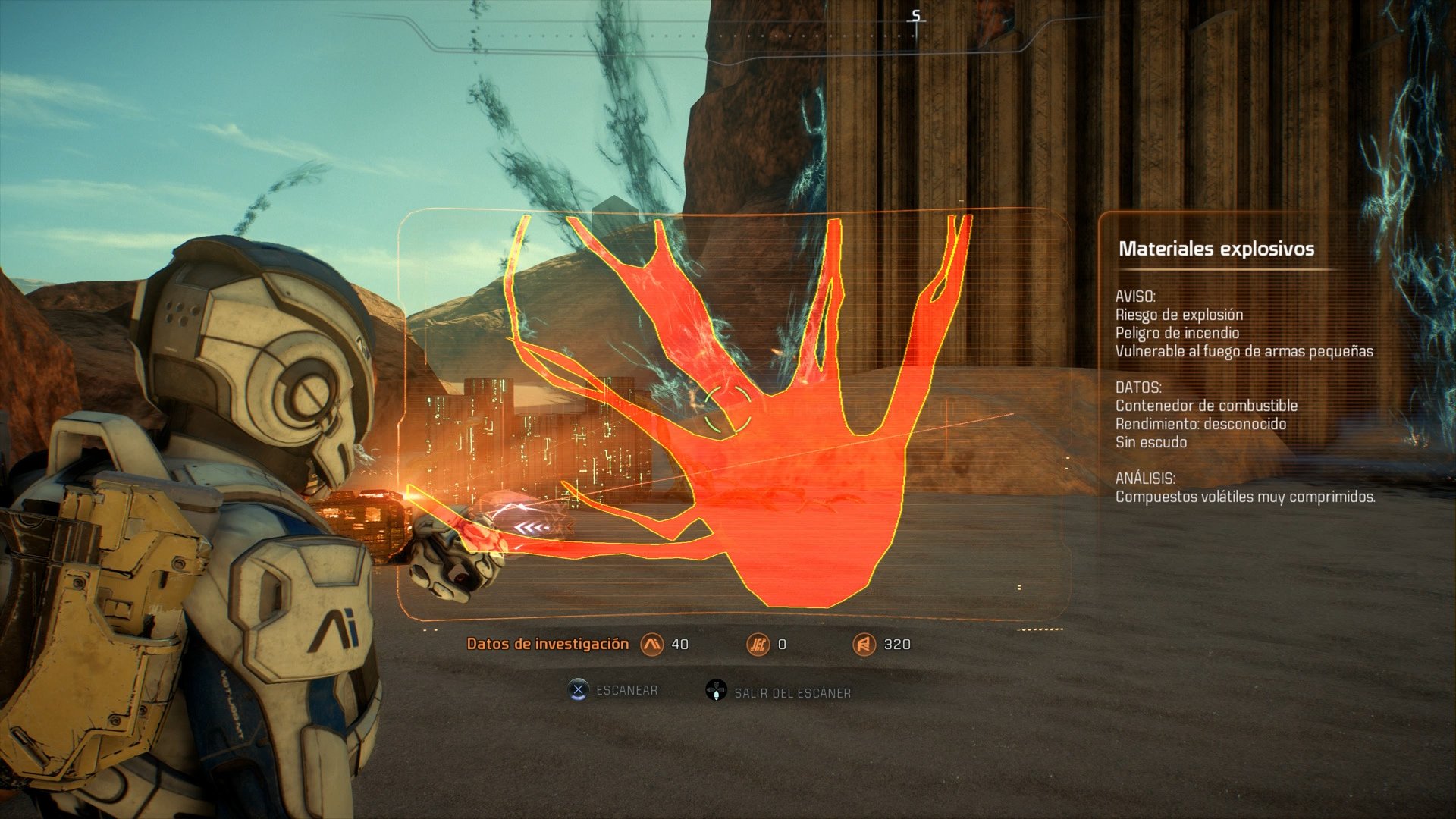Select the Milky Way research data icon
The width and height of the screenshot is (1456, 819).
653,643
